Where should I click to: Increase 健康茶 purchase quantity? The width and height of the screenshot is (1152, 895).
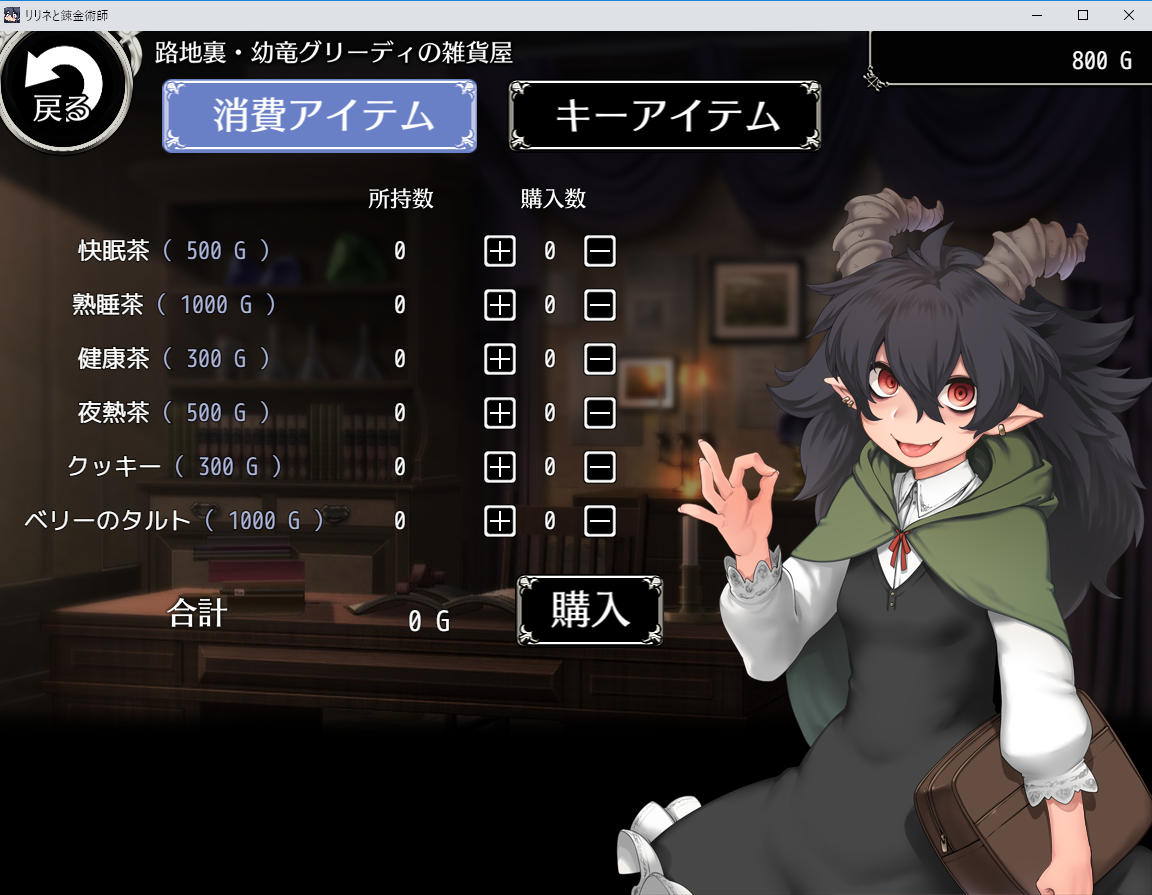(500, 358)
